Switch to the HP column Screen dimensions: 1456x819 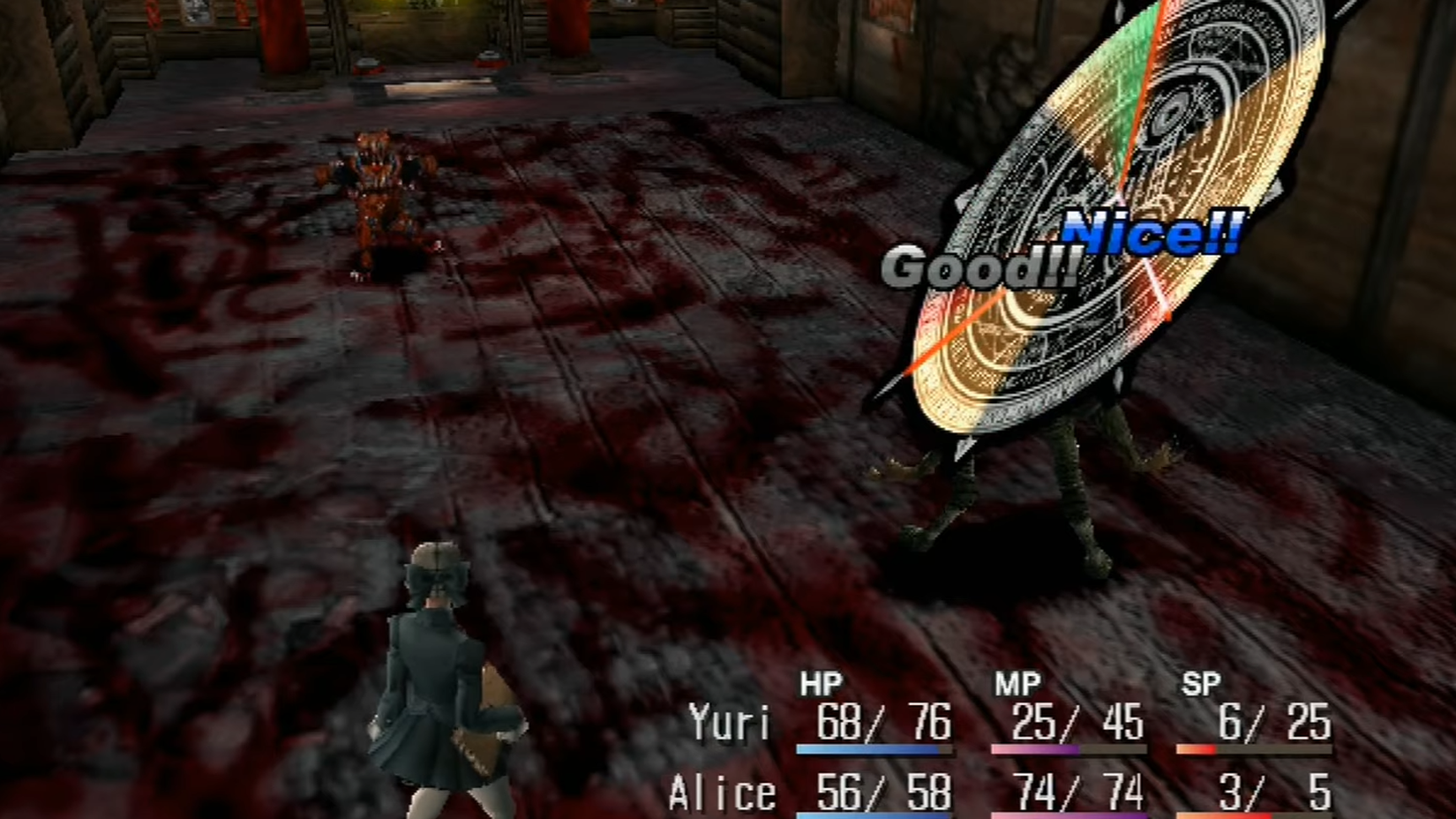[819, 682]
